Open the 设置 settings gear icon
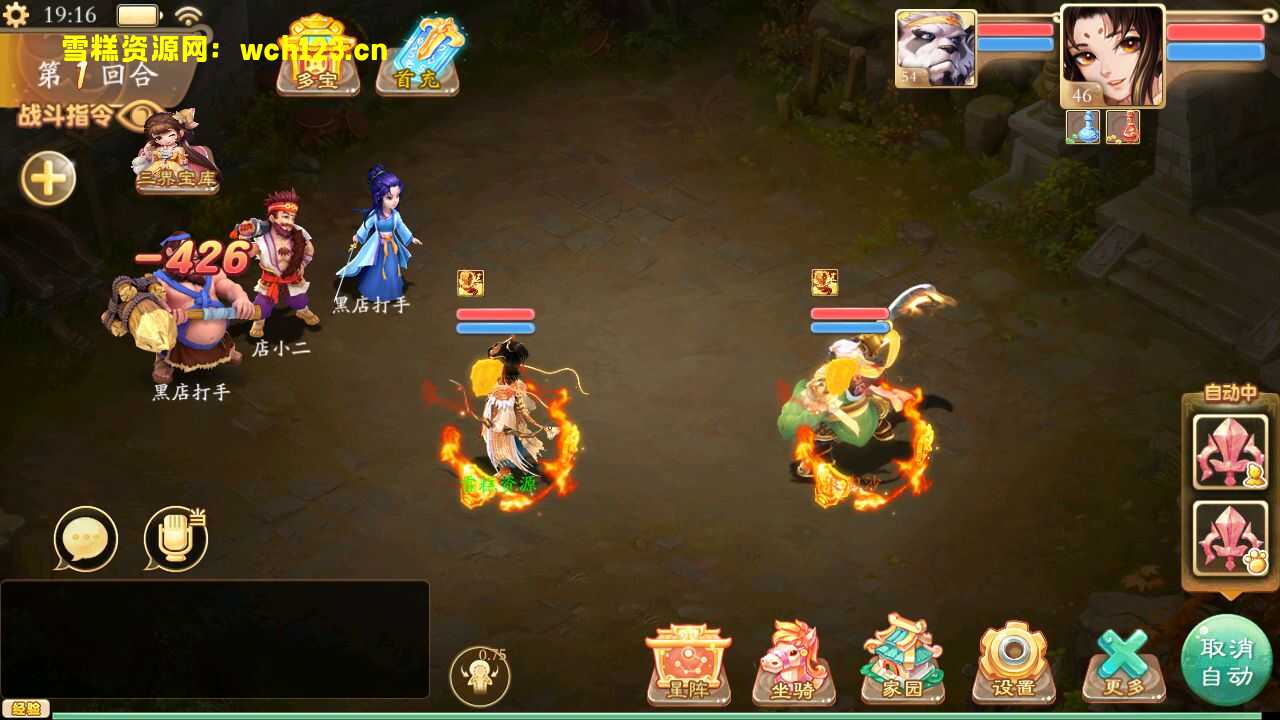Viewport: 1280px width, 720px height. pyautogui.click(x=1013, y=660)
